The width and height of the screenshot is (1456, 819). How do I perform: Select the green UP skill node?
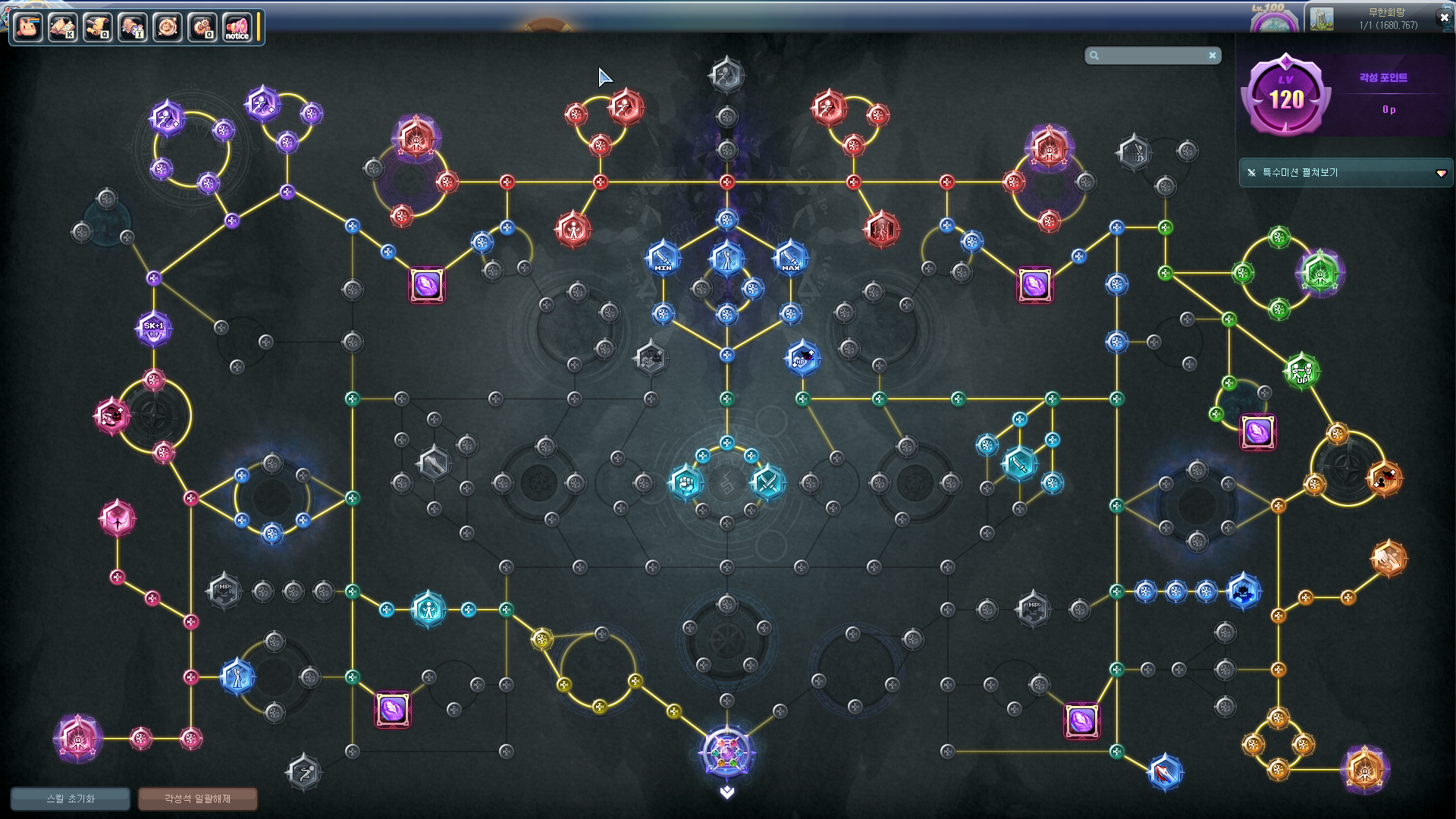(x=1301, y=371)
